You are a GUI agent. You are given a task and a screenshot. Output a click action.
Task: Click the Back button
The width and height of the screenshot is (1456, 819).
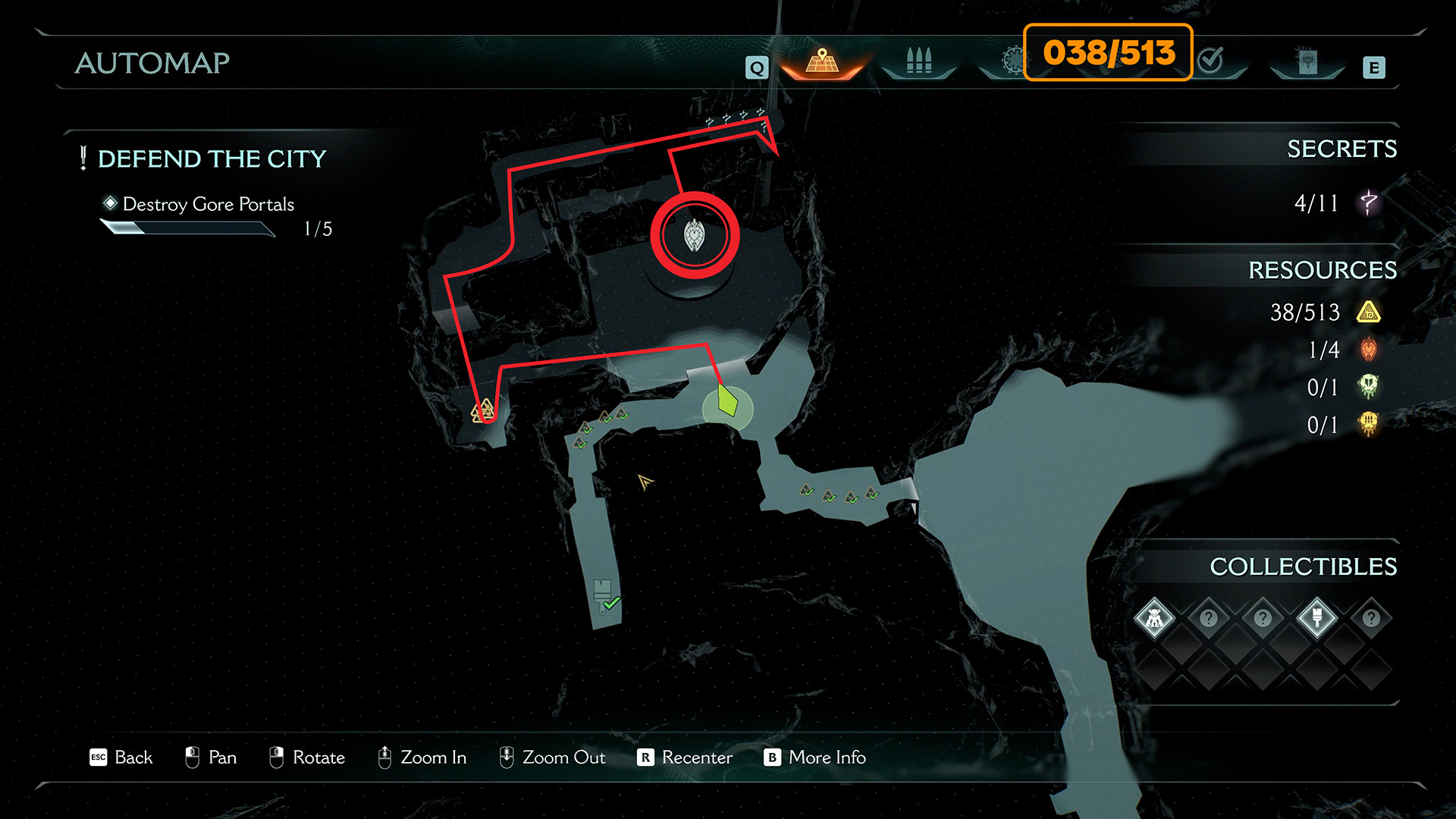point(121,757)
